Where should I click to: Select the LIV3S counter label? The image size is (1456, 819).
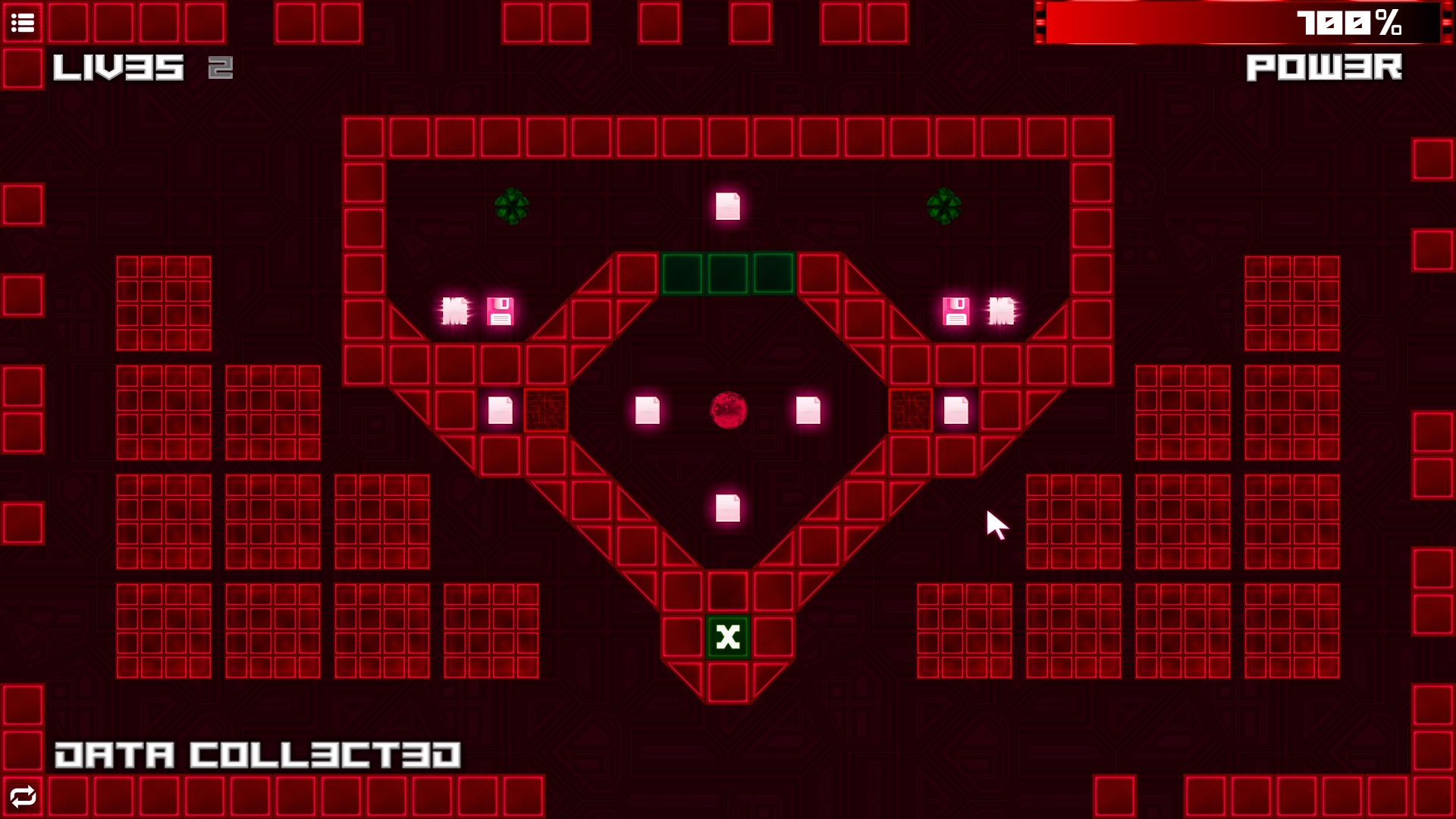118,68
